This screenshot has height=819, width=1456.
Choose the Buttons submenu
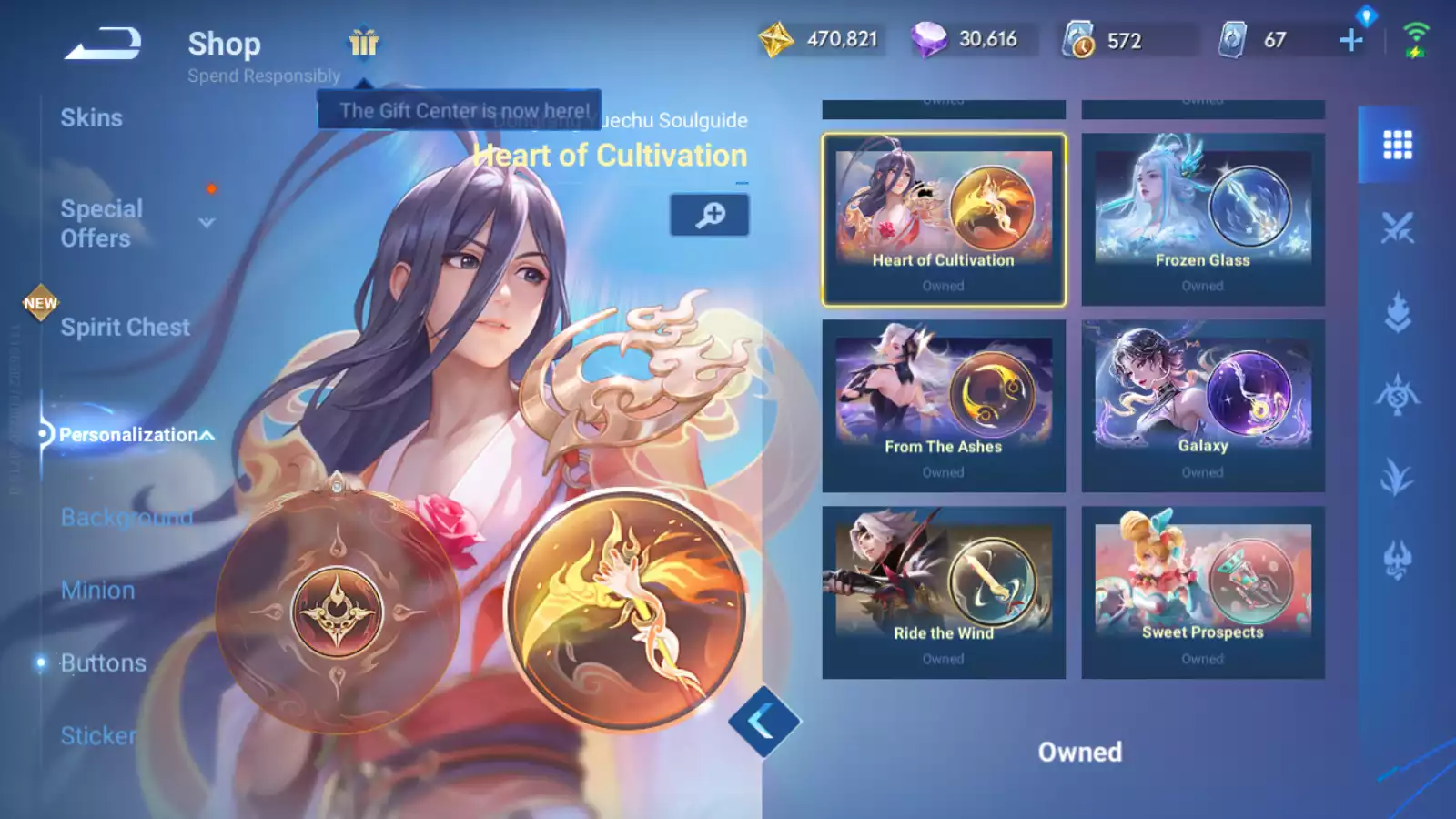pyautogui.click(x=103, y=663)
